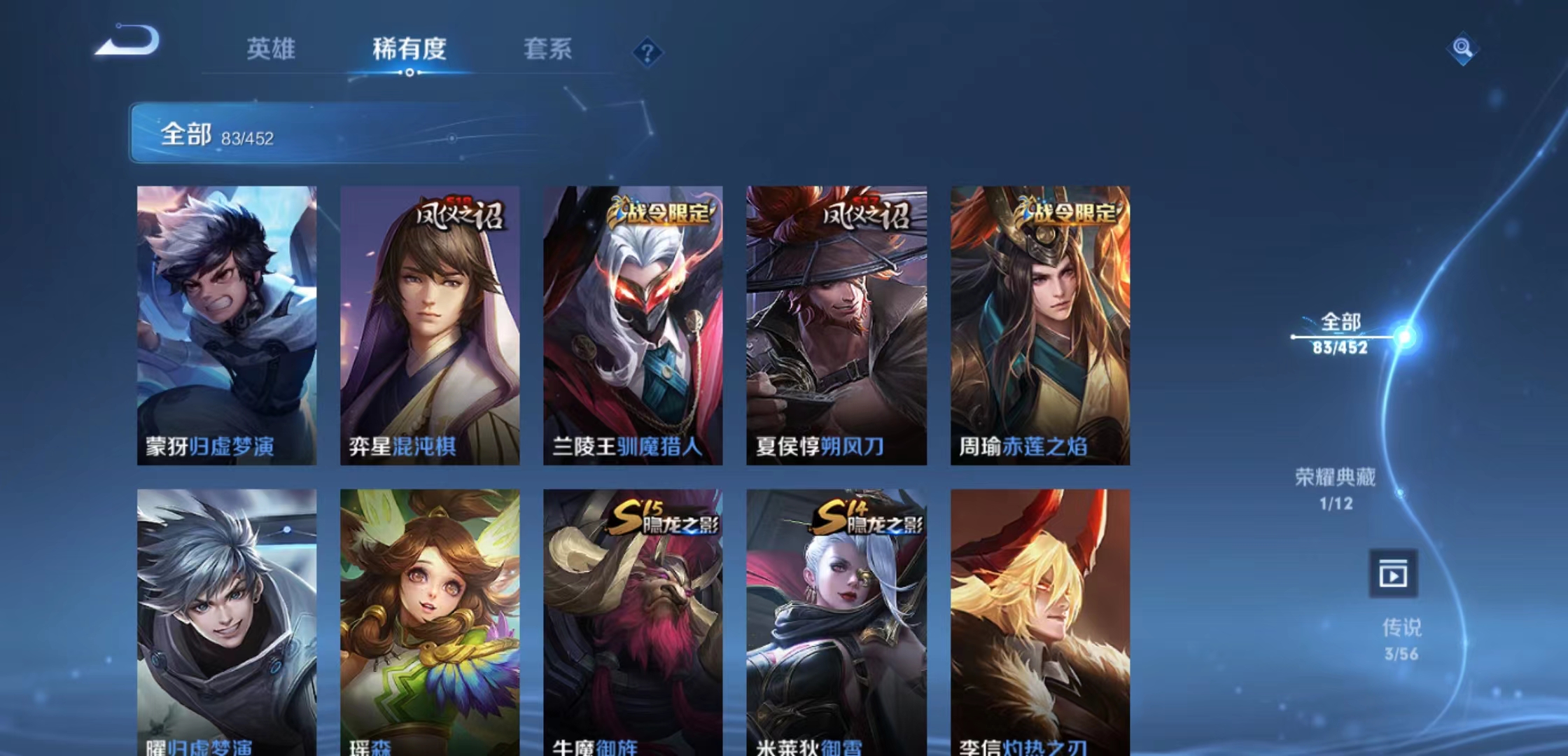Switch to the 套系 tab

pyautogui.click(x=547, y=50)
